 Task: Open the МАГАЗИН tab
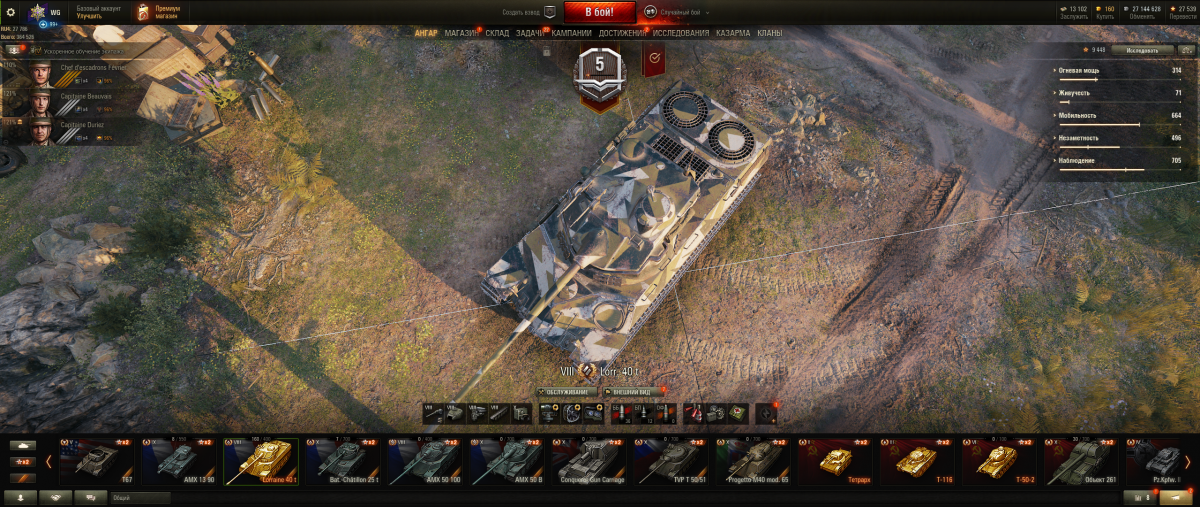461,33
